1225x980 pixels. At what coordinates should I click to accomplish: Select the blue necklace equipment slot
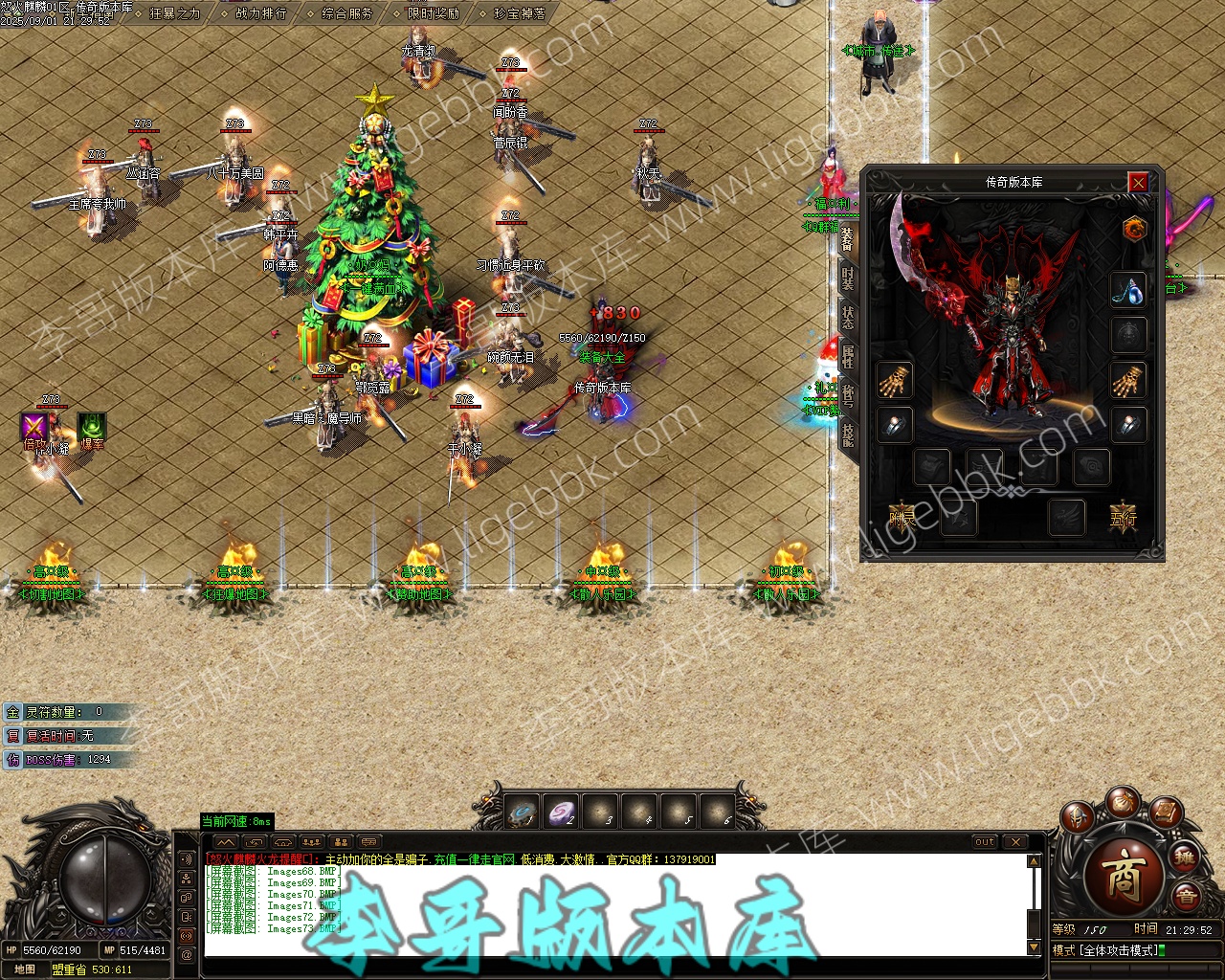pyautogui.click(x=1128, y=291)
